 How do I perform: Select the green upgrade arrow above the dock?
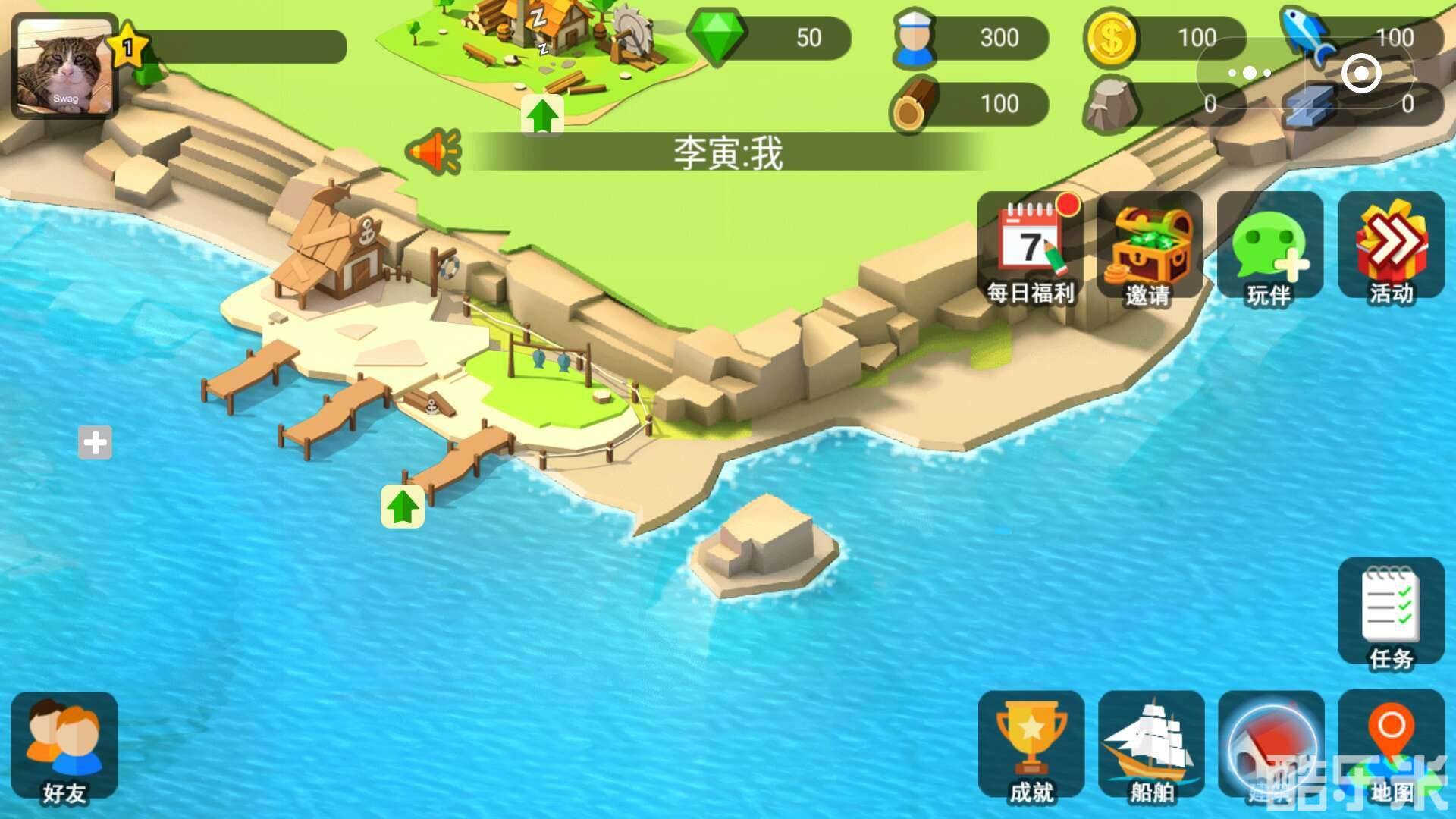pyautogui.click(x=402, y=504)
